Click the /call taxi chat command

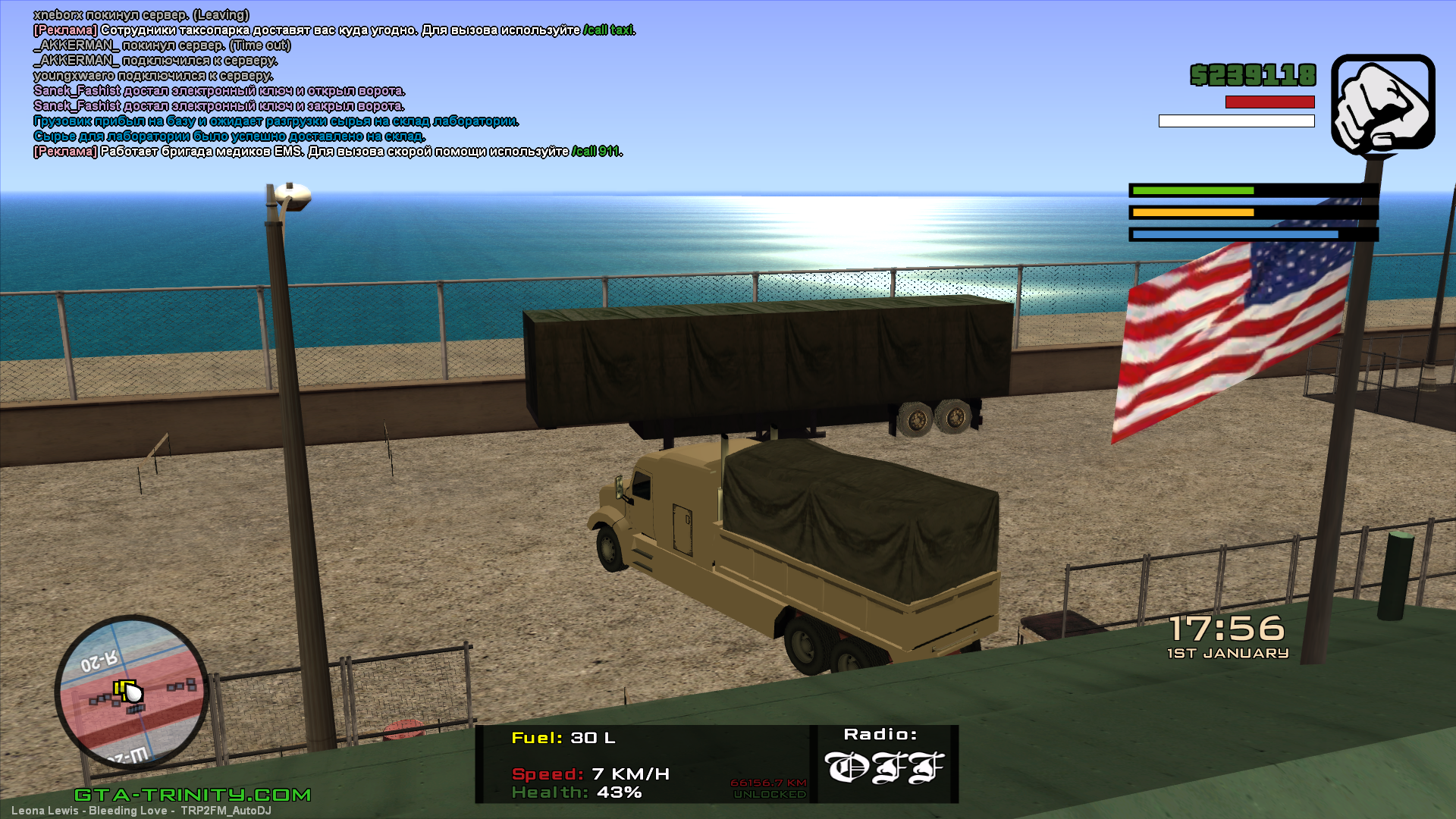(608, 30)
